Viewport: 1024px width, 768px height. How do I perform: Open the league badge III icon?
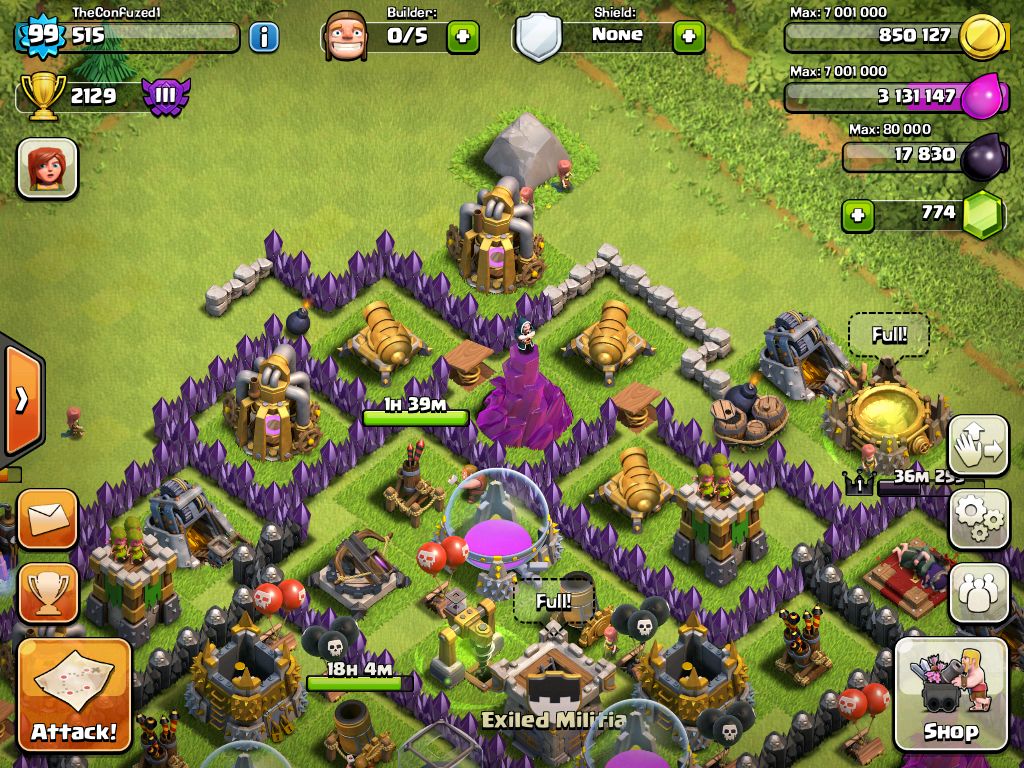(165, 97)
